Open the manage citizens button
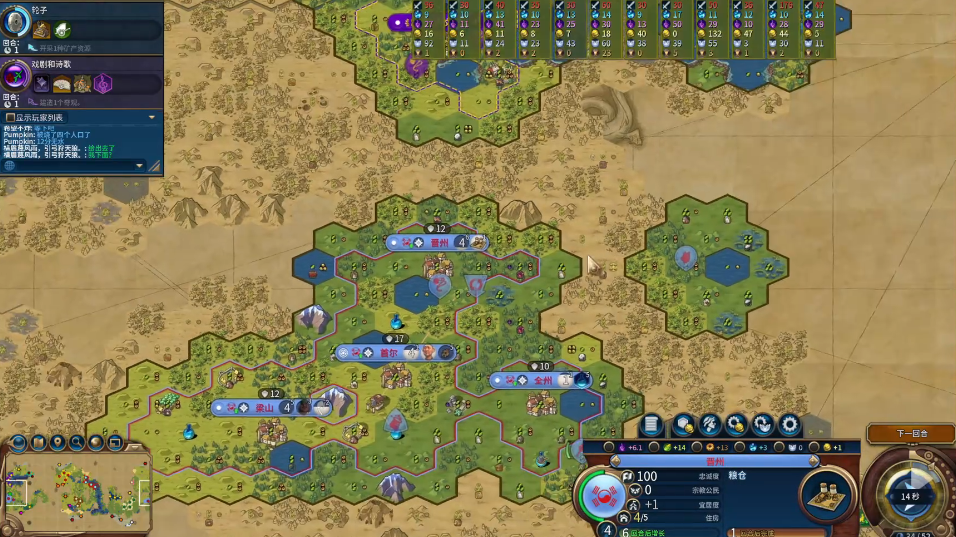956x537 pixels. pos(711,425)
